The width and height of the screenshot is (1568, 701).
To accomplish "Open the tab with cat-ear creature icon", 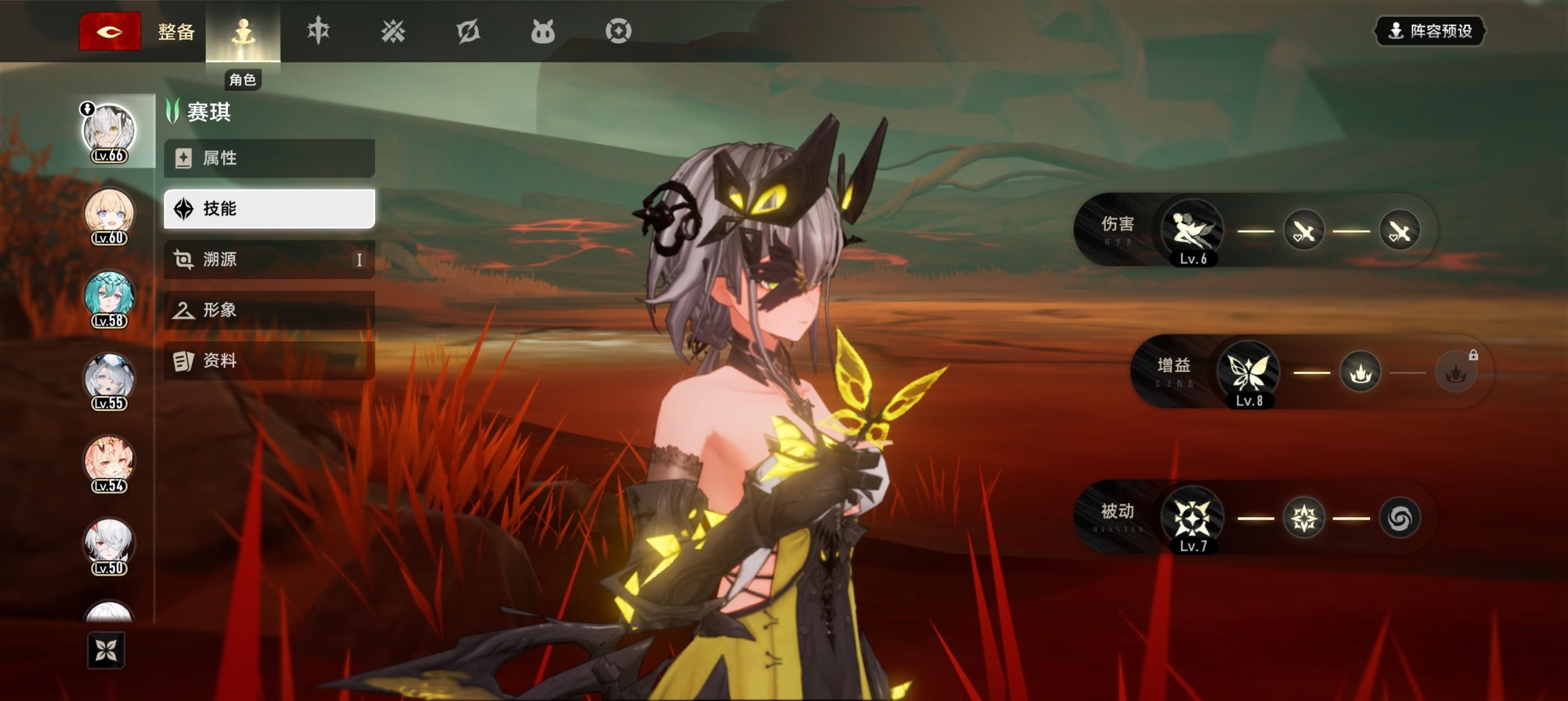I will (x=542, y=31).
